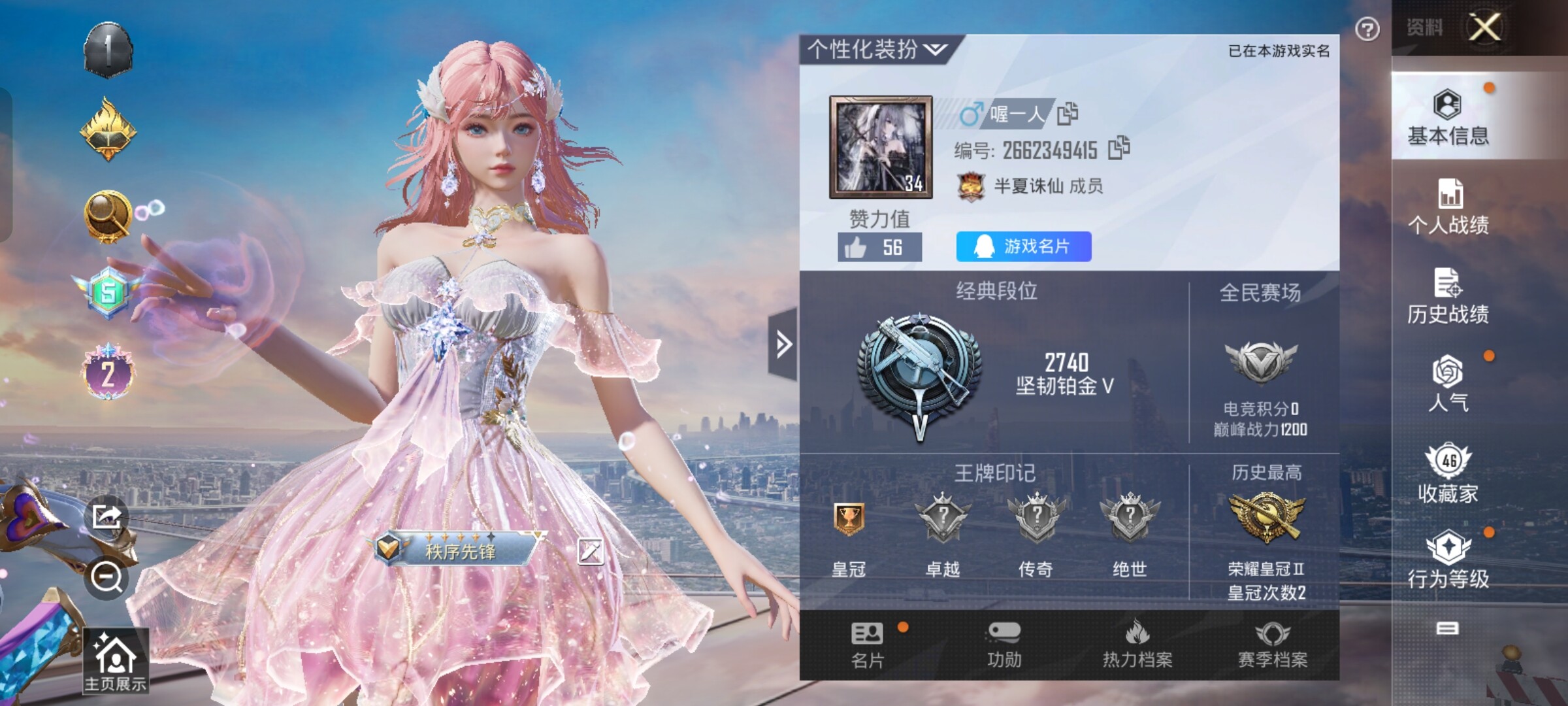Click the question mark help icon
This screenshot has height=706, width=1568.
(x=1367, y=29)
